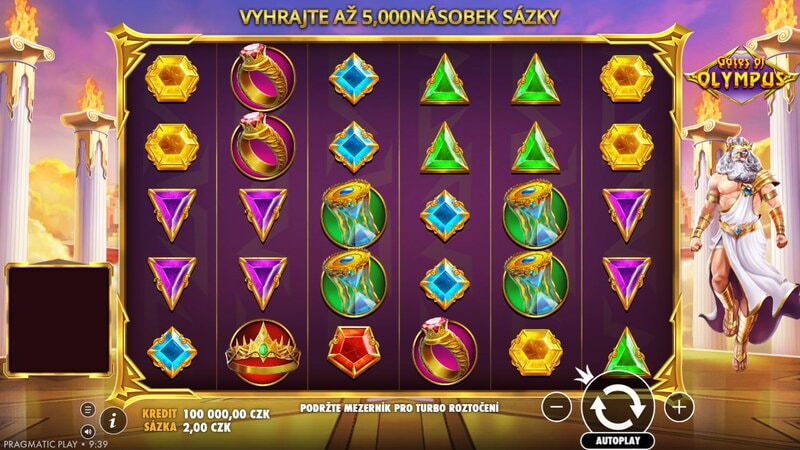Spin the reels with the circular arrows button
The image size is (800, 450).
point(618,405)
